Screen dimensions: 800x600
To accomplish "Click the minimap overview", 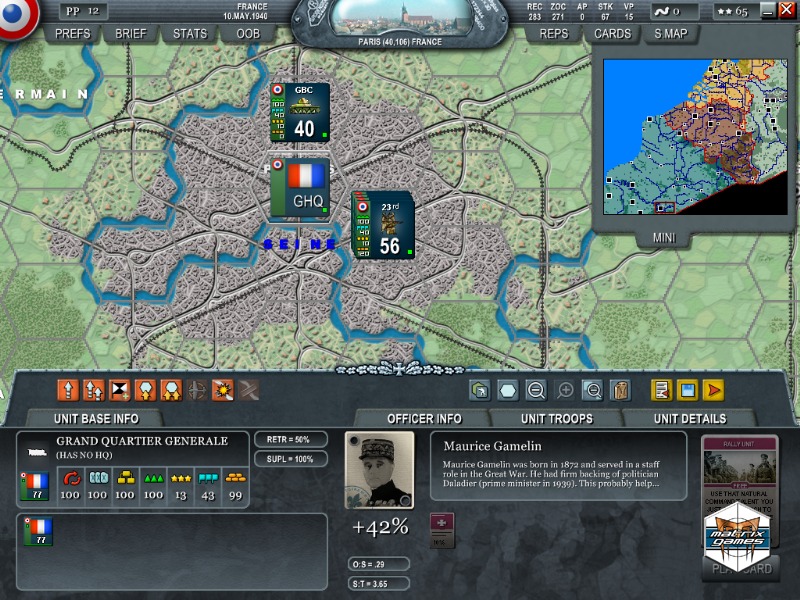I will pos(696,136).
